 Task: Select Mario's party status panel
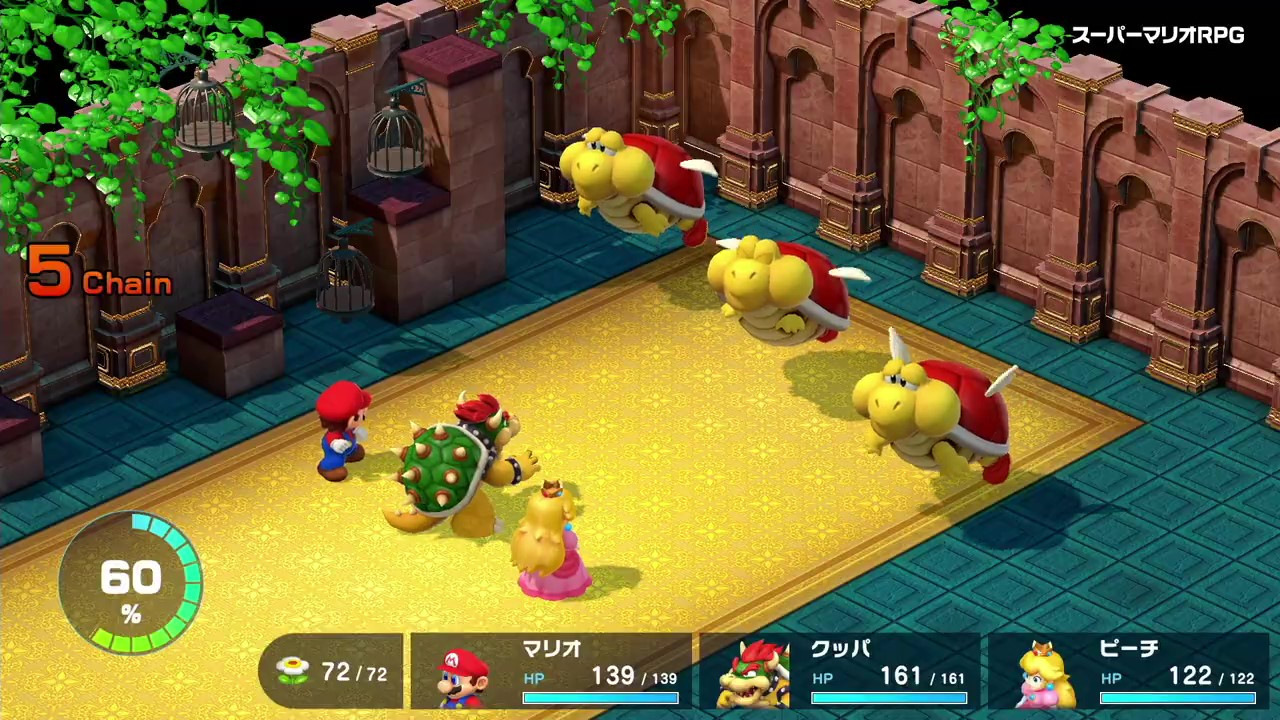point(551,672)
